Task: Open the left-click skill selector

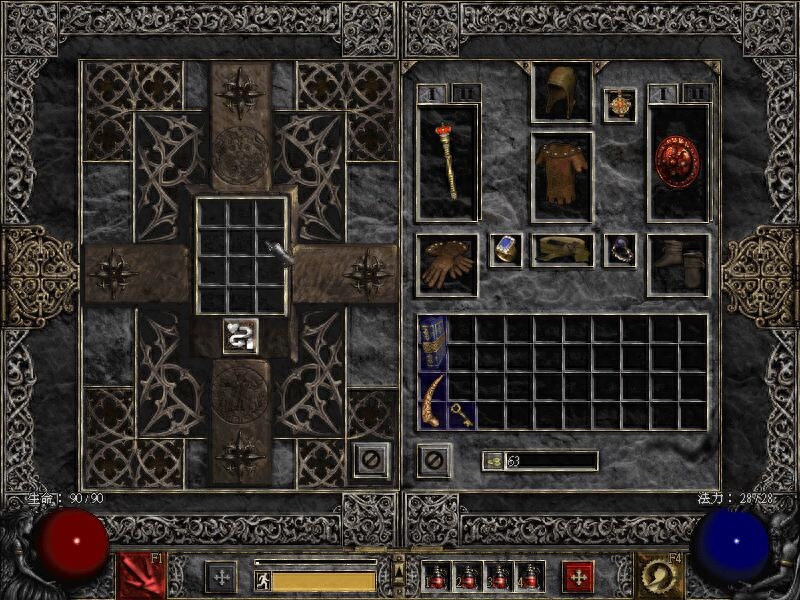Action: 142,575
